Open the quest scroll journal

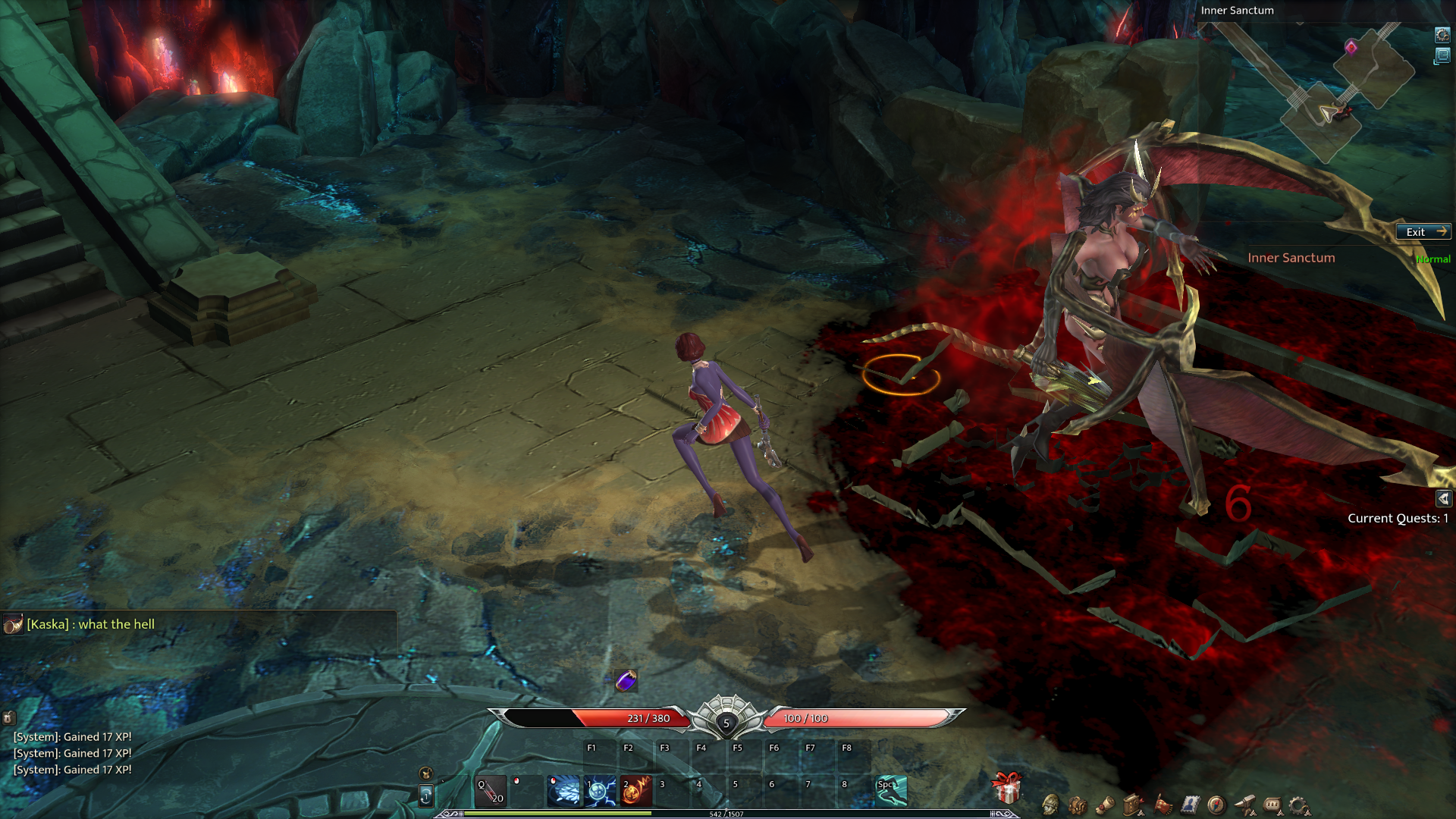pyautogui.click(x=1105, y=805)
